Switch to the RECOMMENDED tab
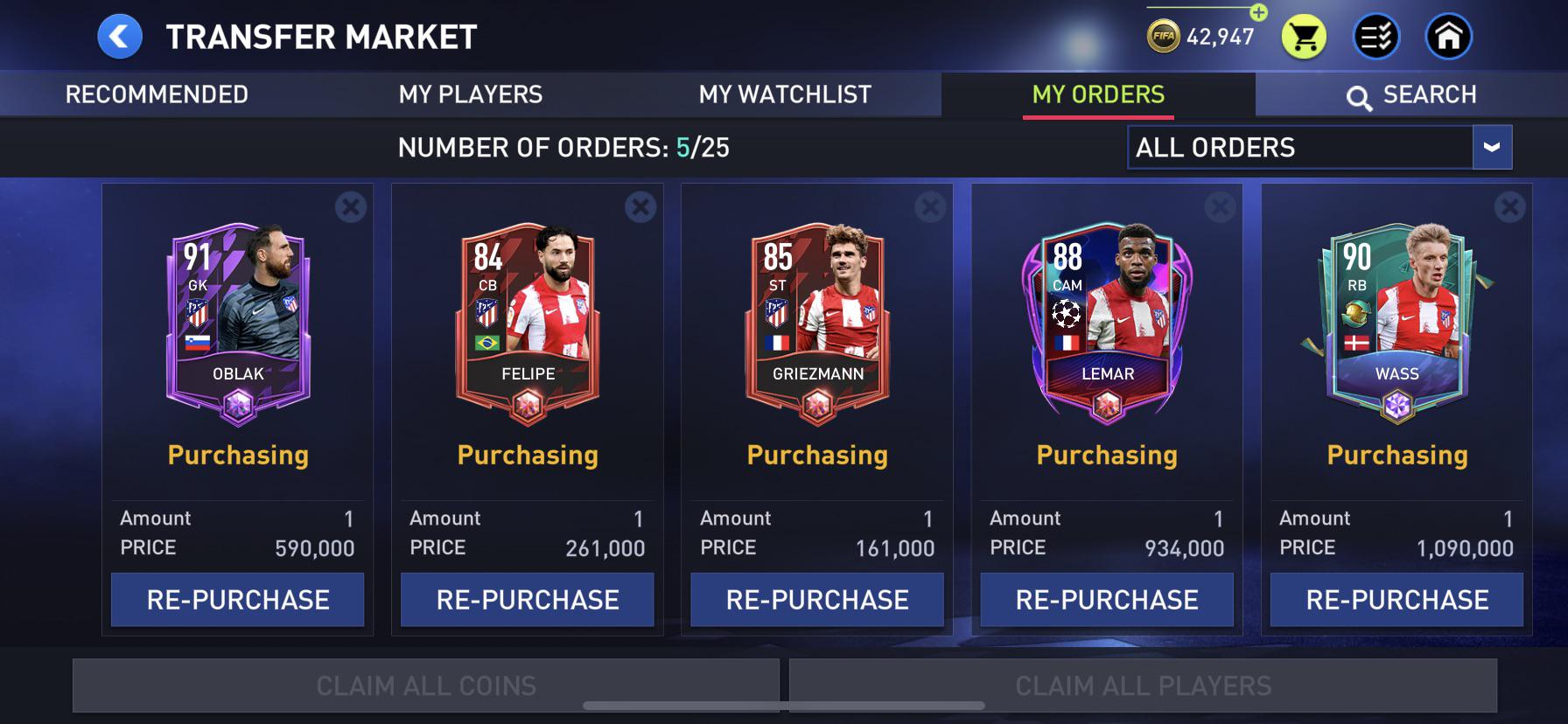Viewport: 1568px width, 724px height. click(158, 94)
